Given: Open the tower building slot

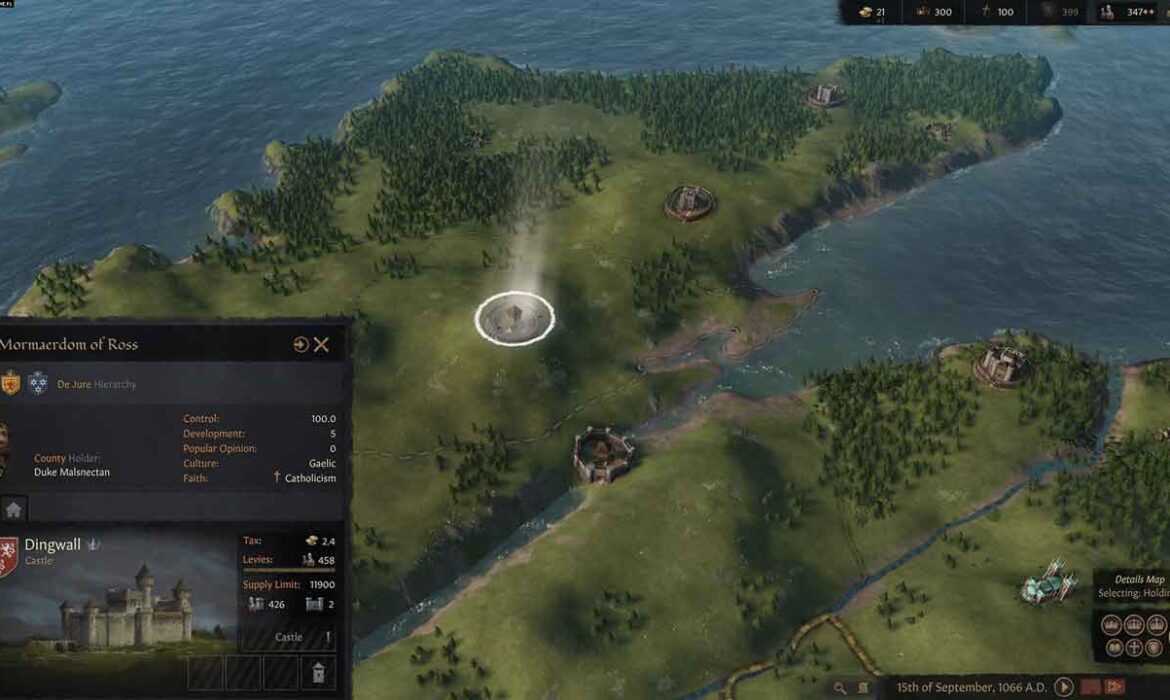Looking at the screenshot, I should (x=318, y=672).
